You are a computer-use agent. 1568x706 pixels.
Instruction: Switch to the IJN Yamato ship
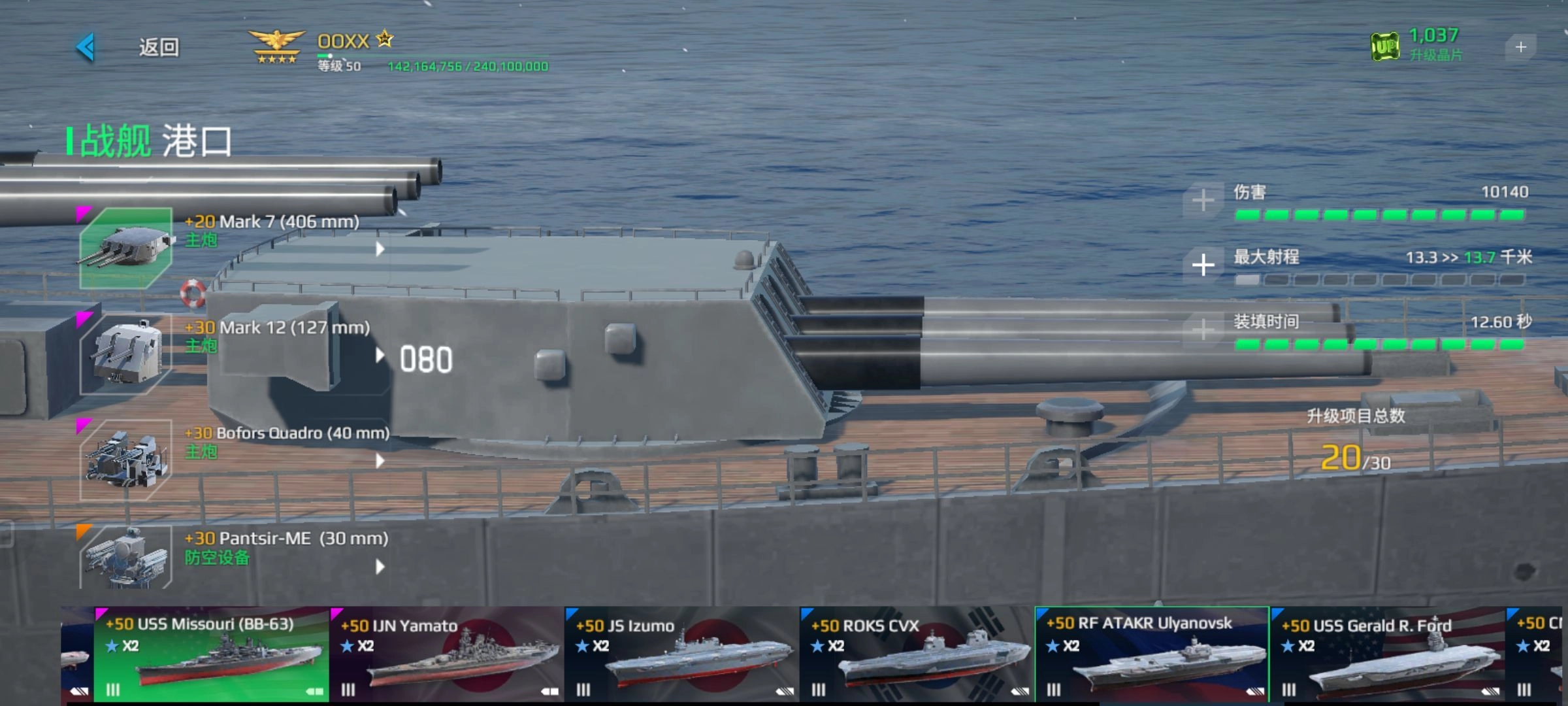(x=447, y=654)
